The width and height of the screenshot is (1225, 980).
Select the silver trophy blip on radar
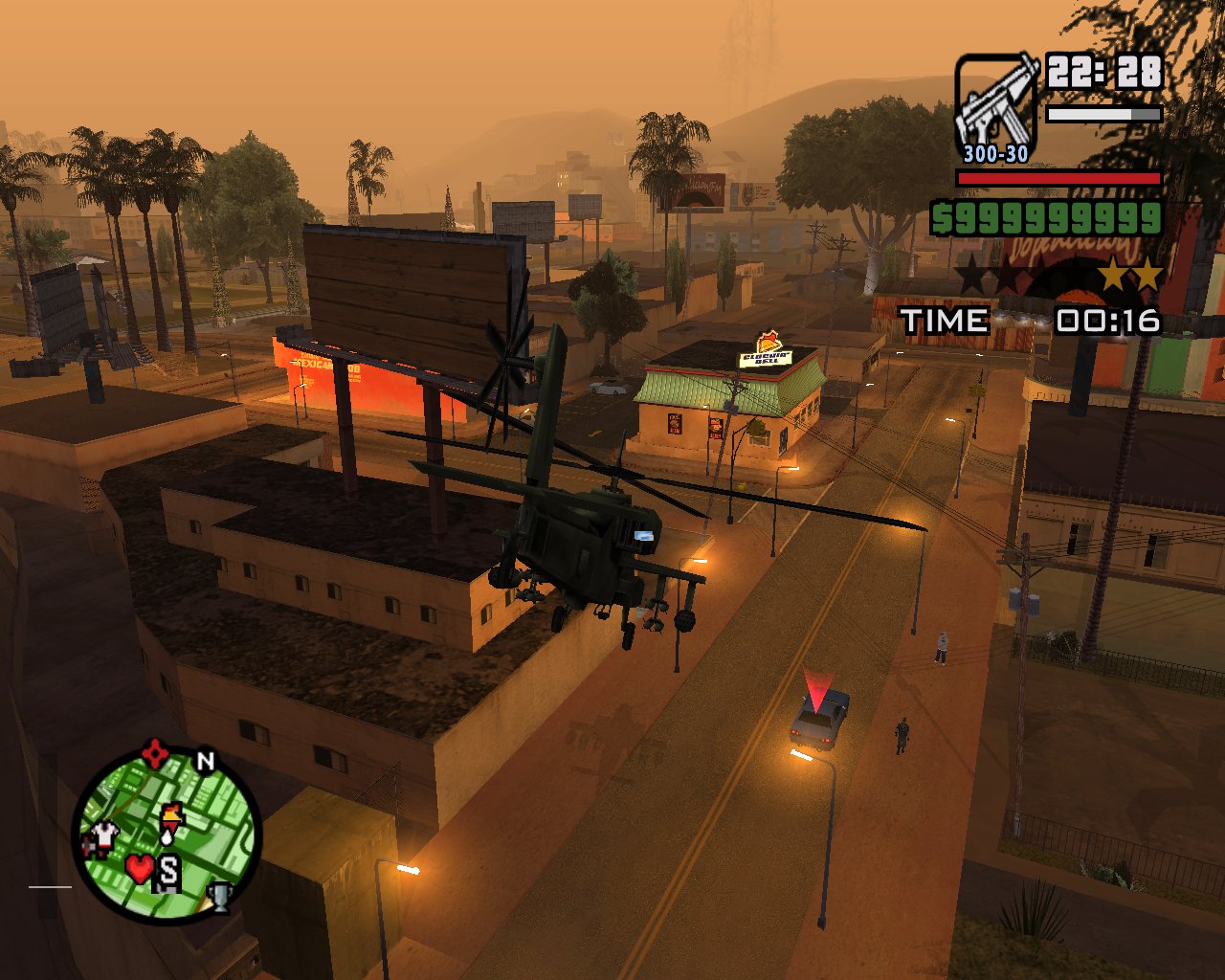220,896
